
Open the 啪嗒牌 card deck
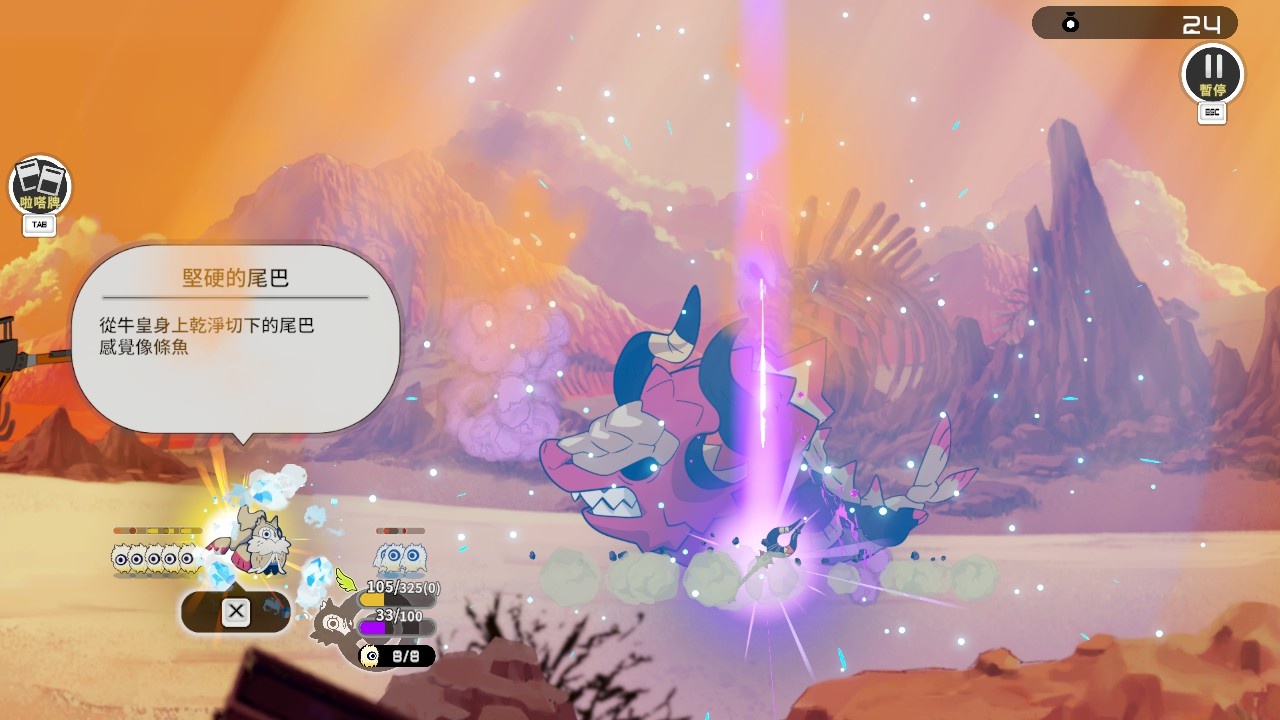(40, 185)
